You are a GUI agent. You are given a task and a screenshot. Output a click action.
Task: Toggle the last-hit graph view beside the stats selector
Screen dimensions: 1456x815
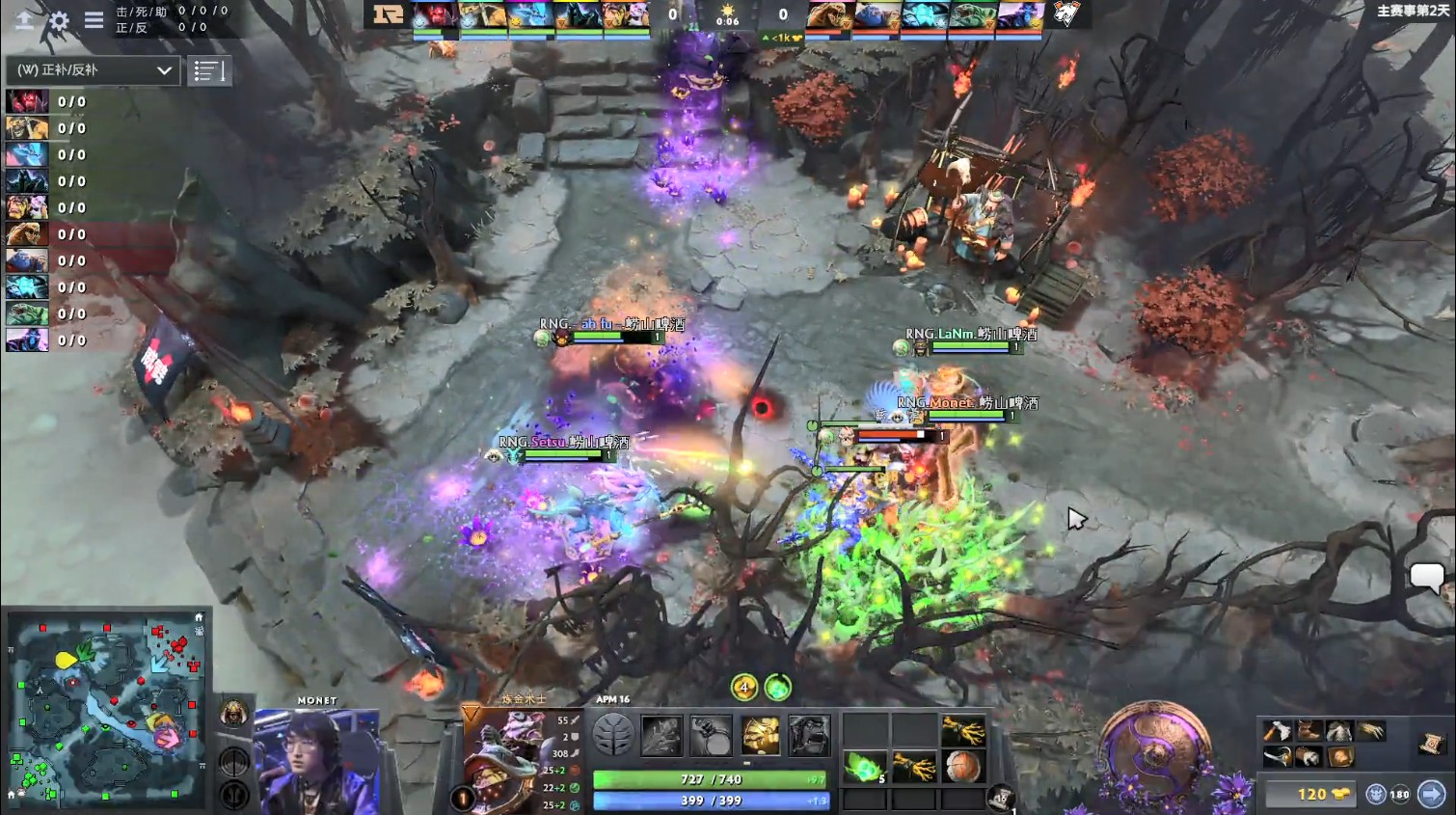(x=210, y=70)
